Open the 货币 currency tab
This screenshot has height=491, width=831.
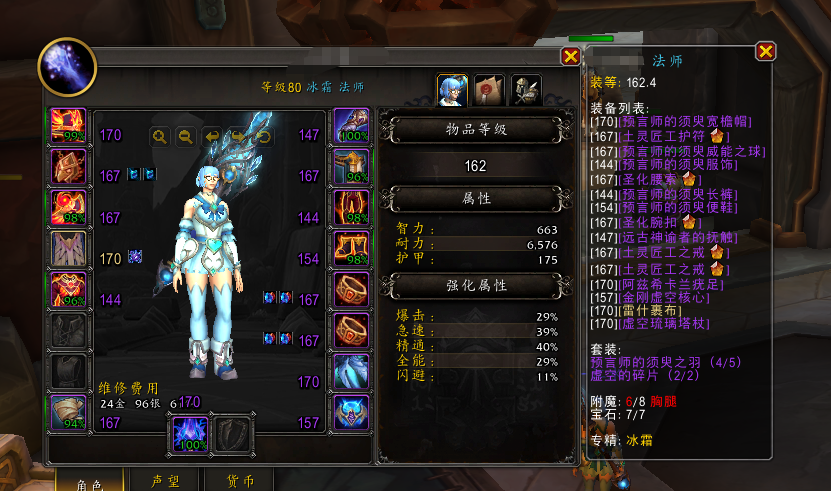tap(239, 481)
